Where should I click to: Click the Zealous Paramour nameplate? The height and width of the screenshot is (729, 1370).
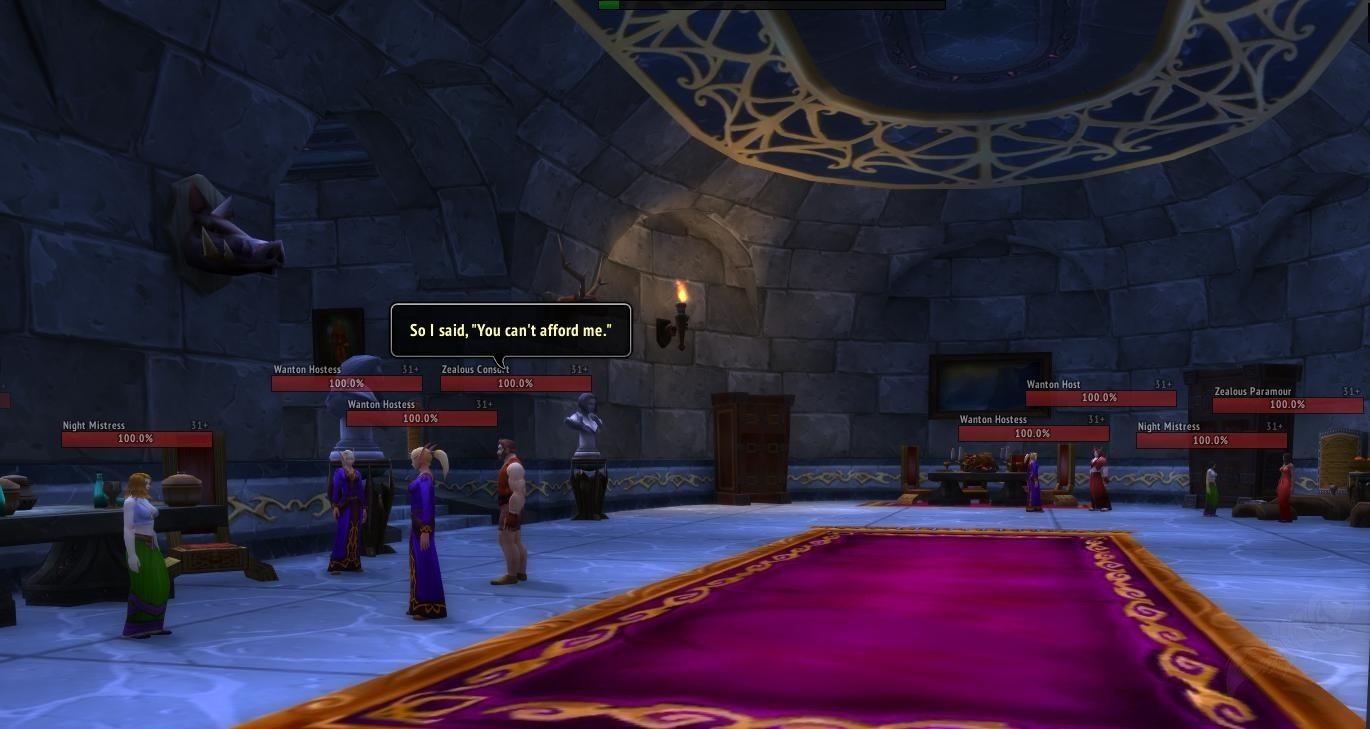[1287, 405]
